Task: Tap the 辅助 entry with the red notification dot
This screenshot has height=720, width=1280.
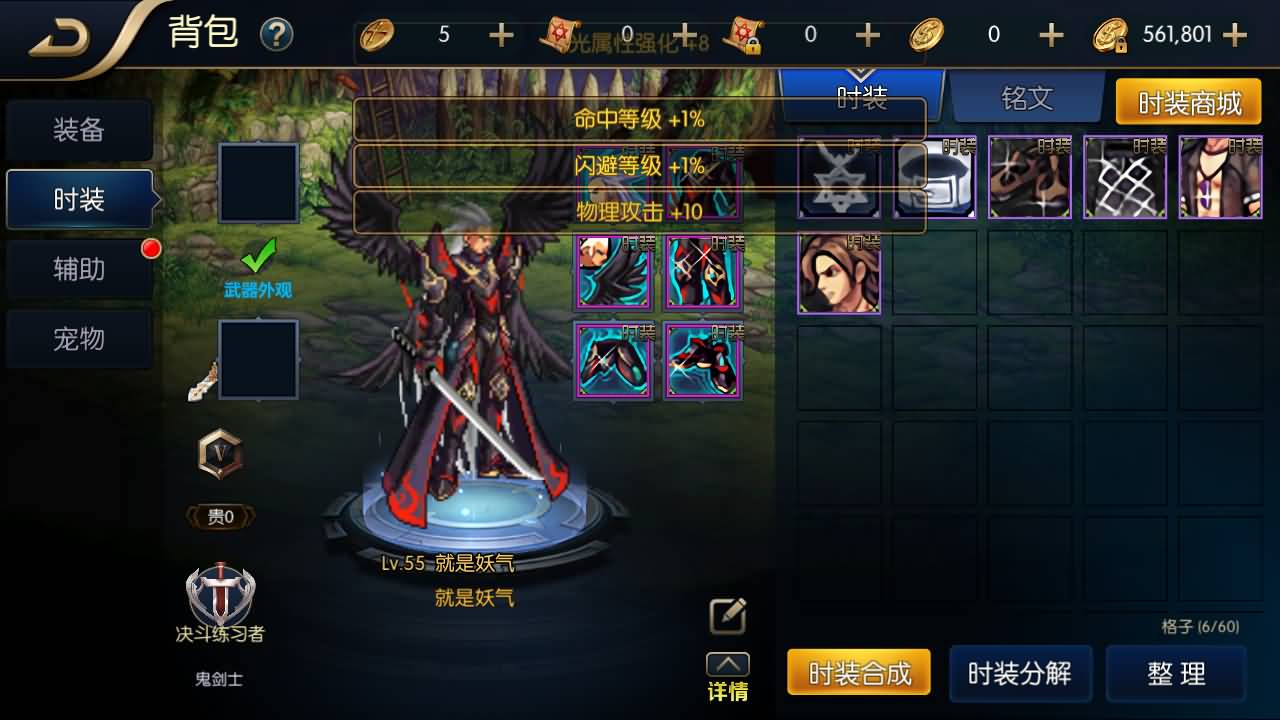Action: (78, 267)
